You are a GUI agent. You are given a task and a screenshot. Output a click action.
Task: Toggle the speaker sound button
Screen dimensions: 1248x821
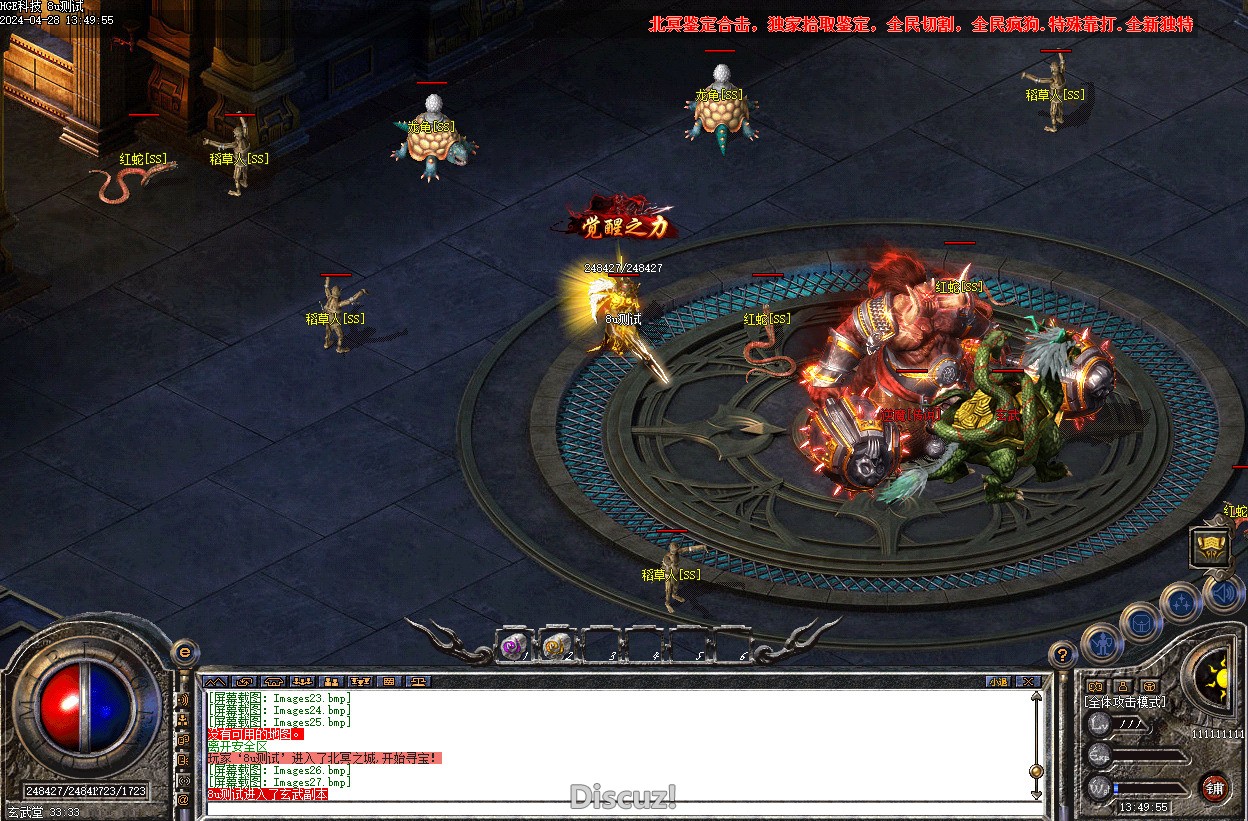1222,594
